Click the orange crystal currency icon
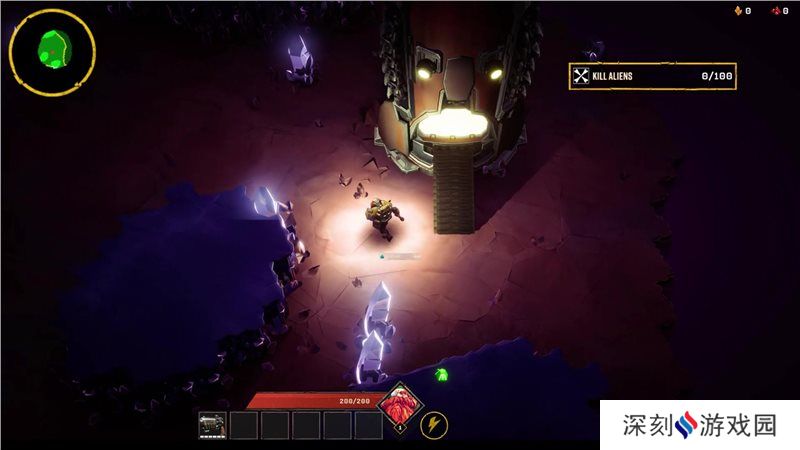 (739, 11)
